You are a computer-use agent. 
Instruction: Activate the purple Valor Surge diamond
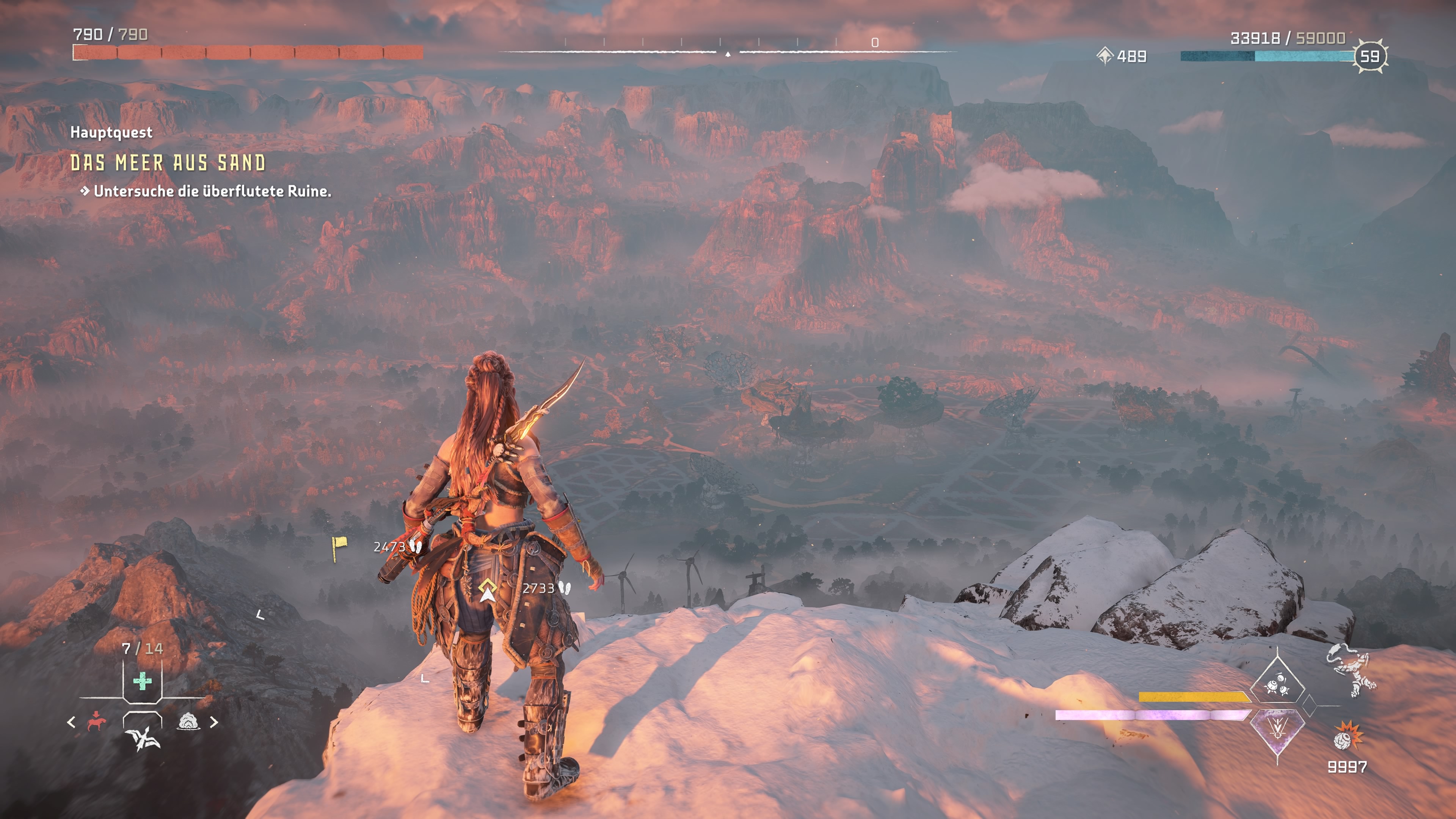(x=1277, y=731)
